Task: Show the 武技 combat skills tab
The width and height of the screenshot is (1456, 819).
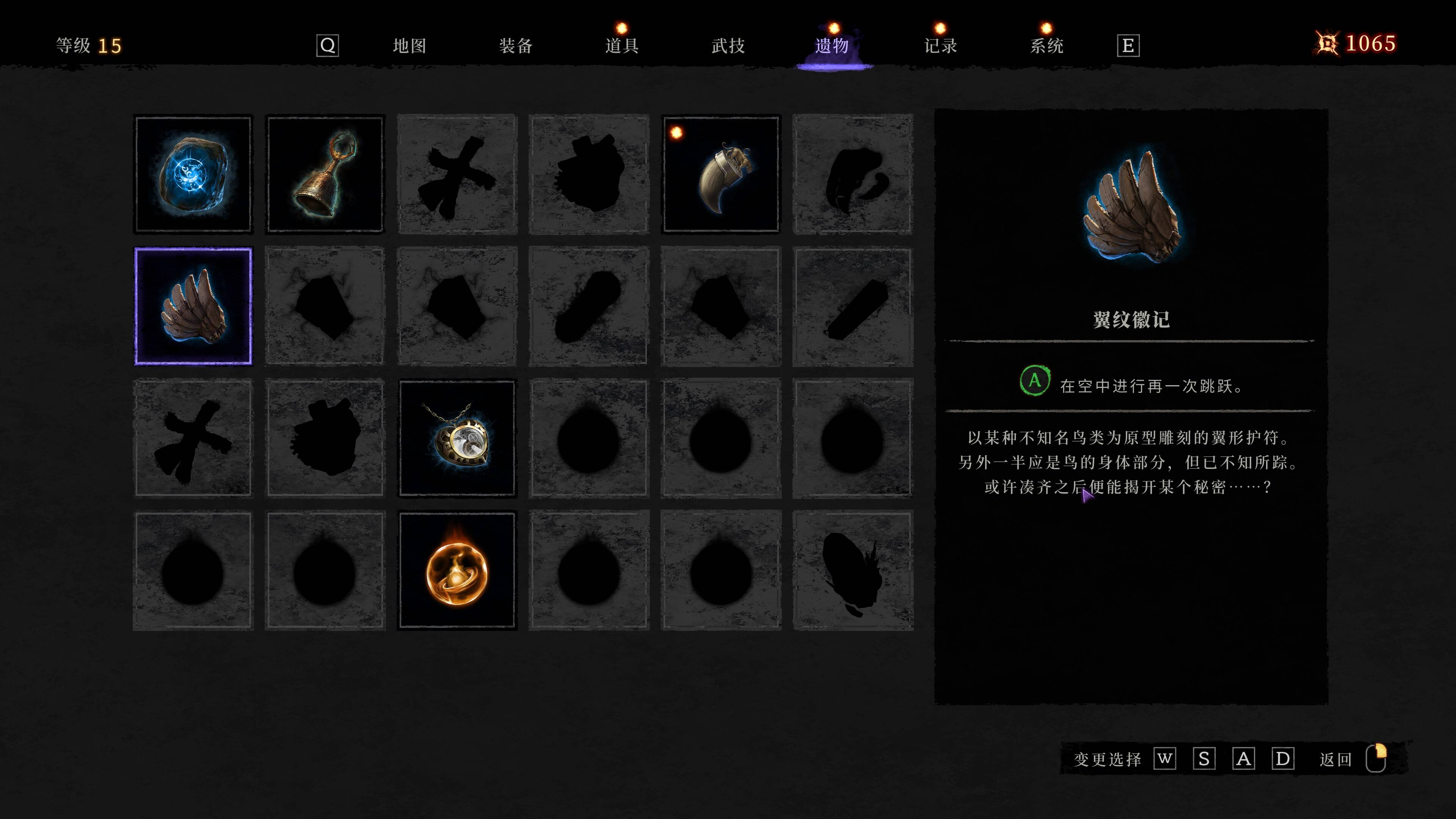Action: tap(728, 45)
